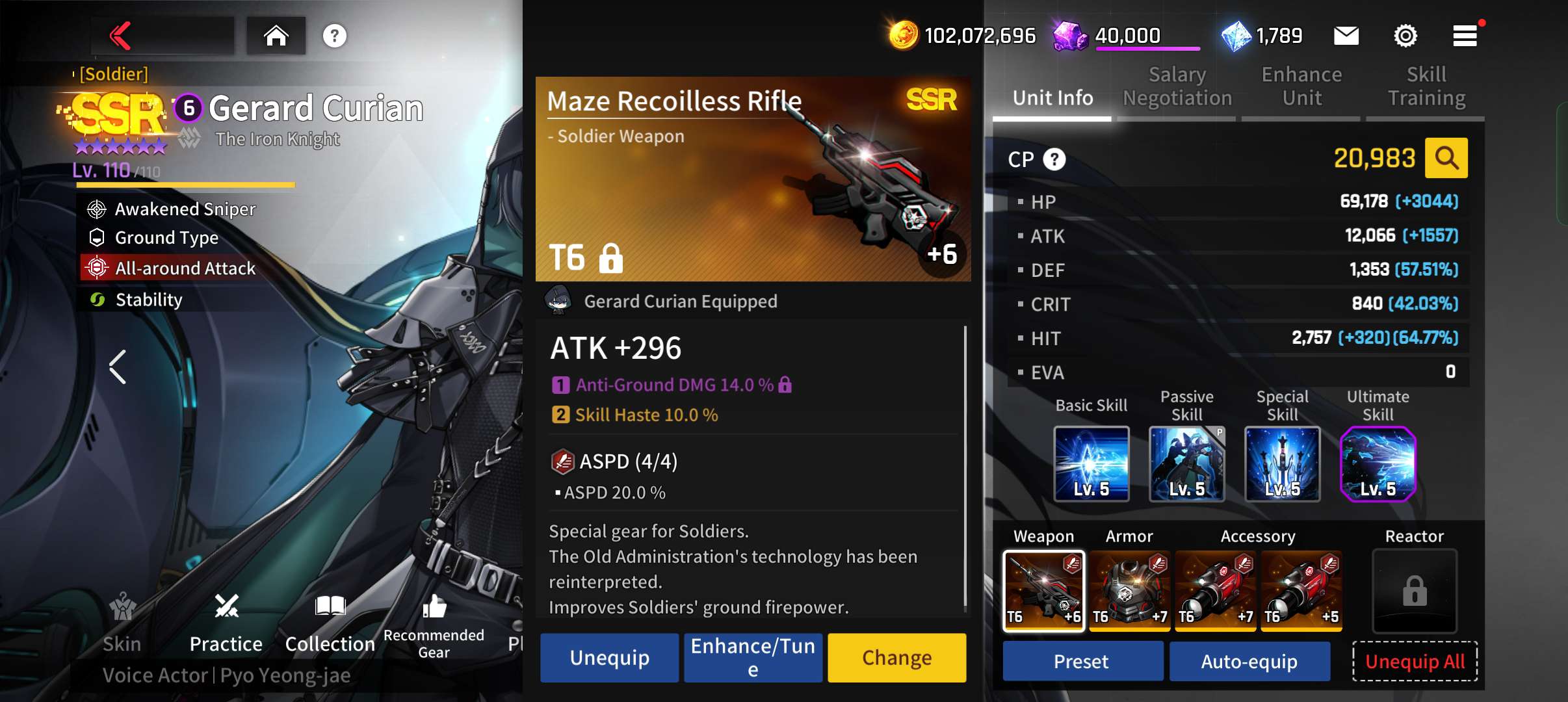Viewport: 1568px width, 702px height.
Task: Show the previous unit with the left arrow
Action: pyautogui.click(x=118, y=367)
